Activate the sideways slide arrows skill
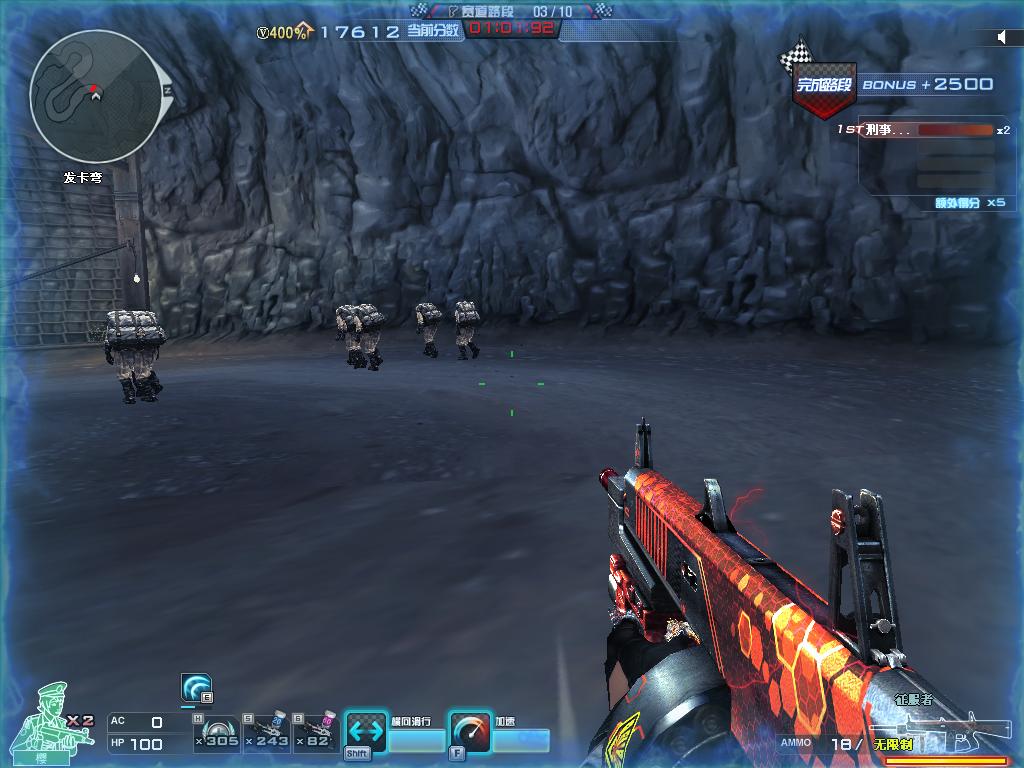The width and height of the screenshot is (1024, 768). (365, 733)
